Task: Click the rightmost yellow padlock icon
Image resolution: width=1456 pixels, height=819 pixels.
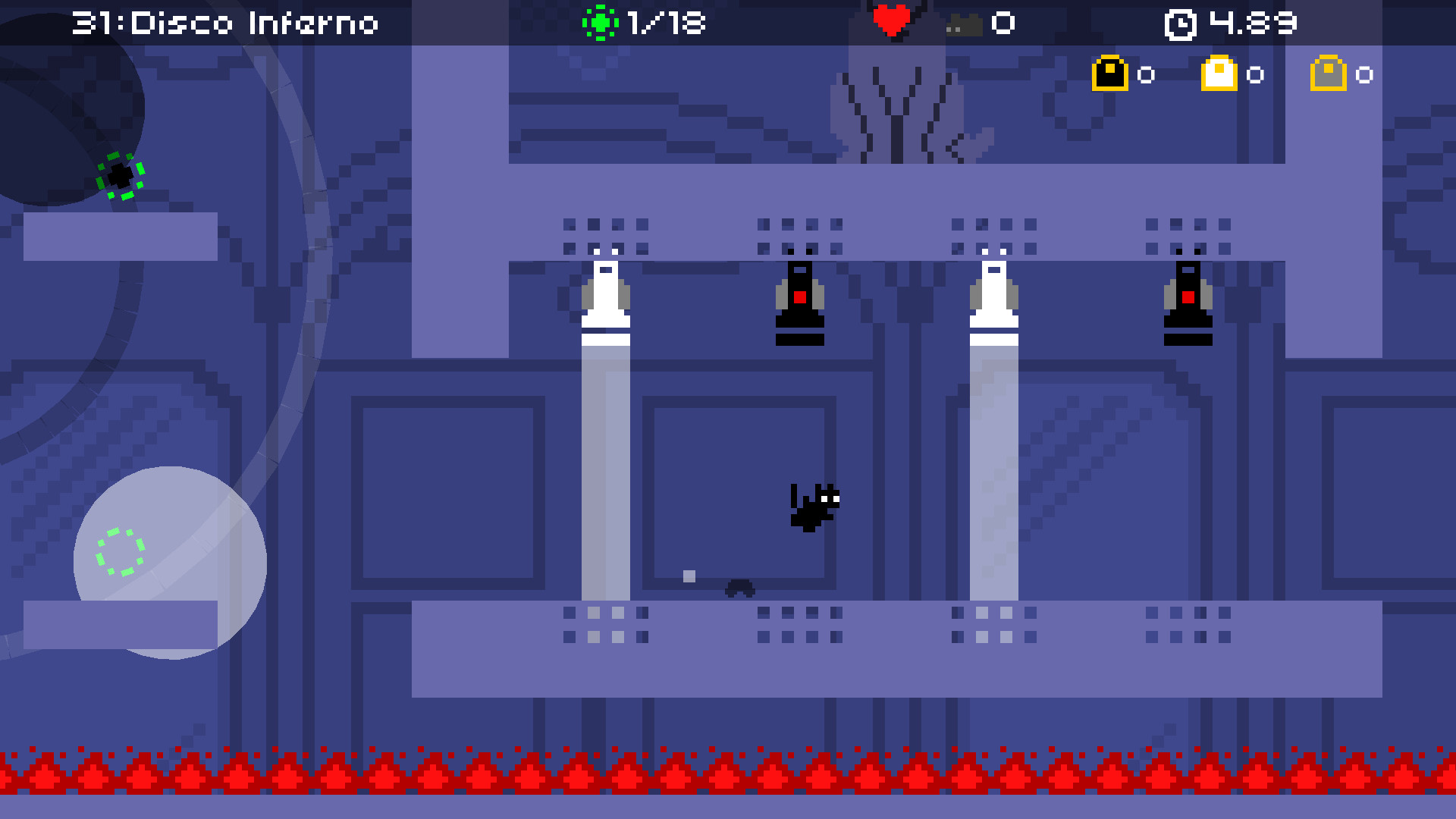Action: tap(1329, 73)
